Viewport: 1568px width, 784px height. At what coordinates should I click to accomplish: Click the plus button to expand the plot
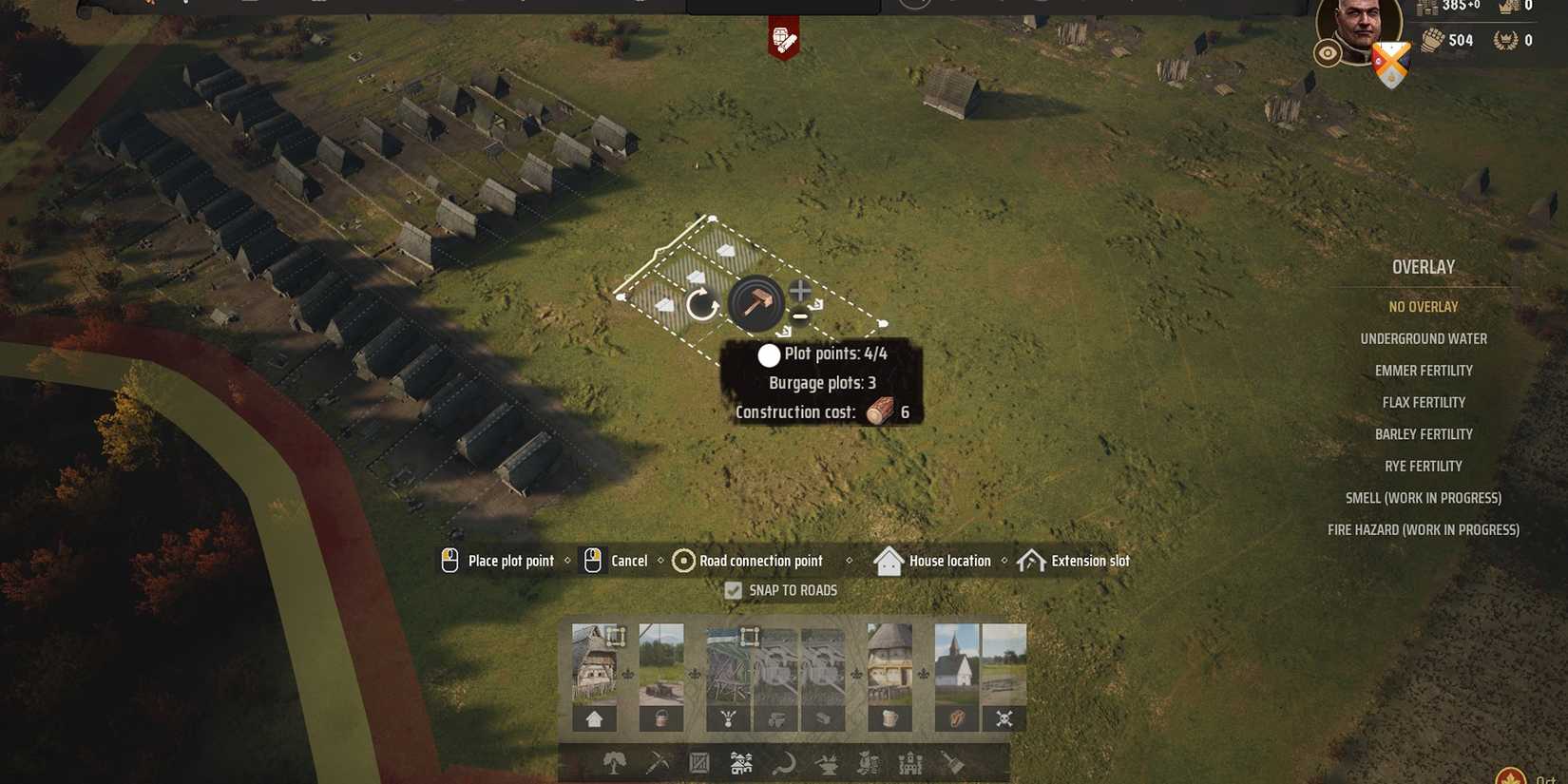pos(801,292)
